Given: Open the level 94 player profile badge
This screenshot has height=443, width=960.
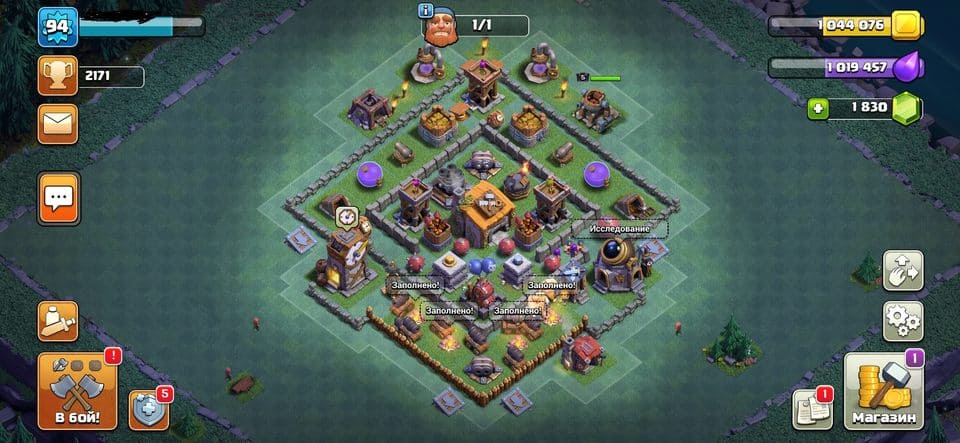Looking at the screenshot, I should [58, 27].
